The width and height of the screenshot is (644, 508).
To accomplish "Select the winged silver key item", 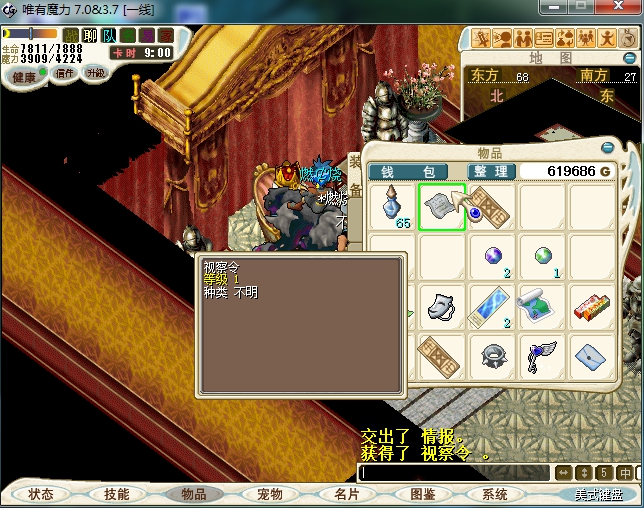I will coord(542,355).
